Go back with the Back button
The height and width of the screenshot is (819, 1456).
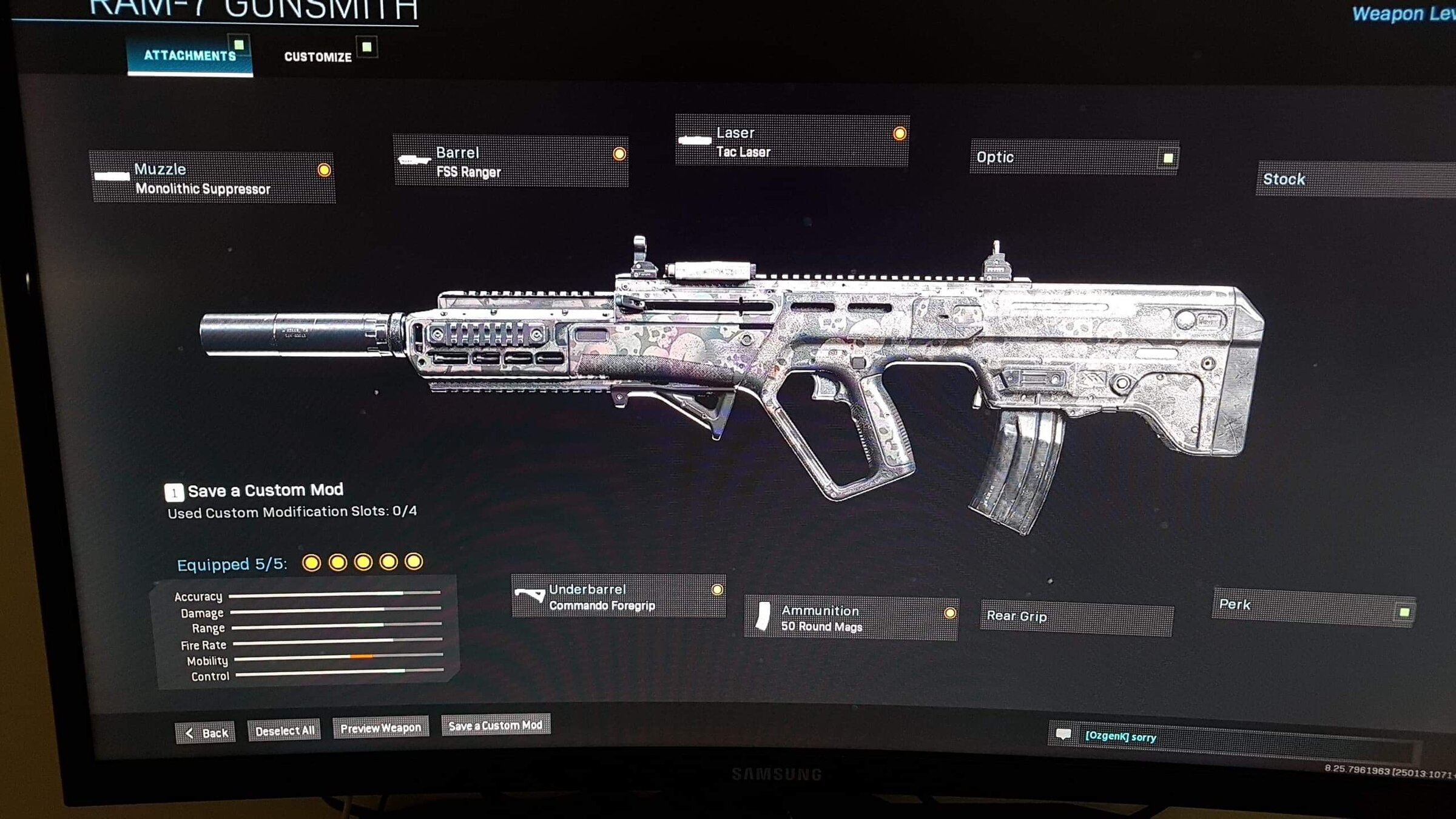pos(206,733)
